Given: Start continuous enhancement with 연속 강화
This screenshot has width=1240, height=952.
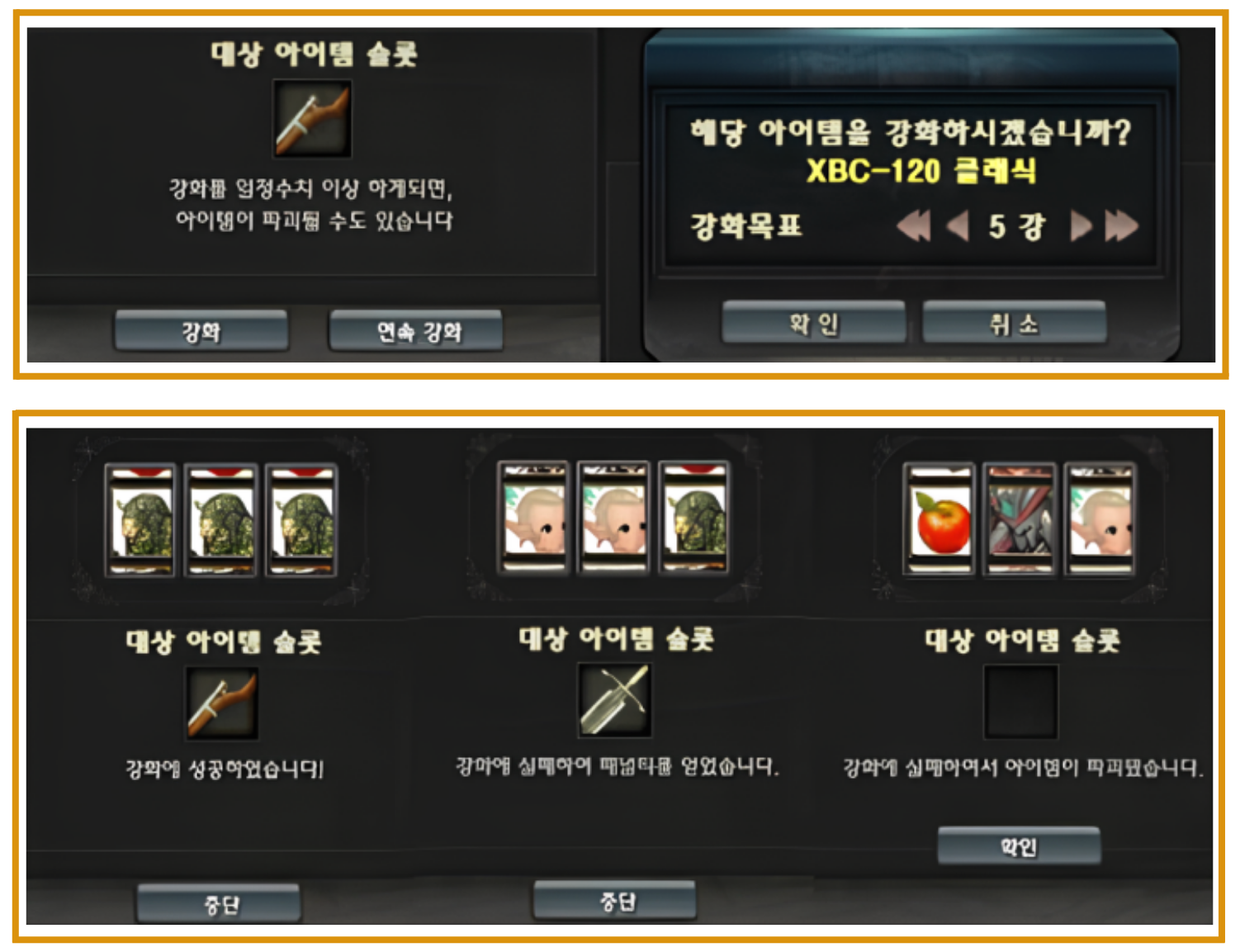Looking at the screenshot, I should pos(416,331).
